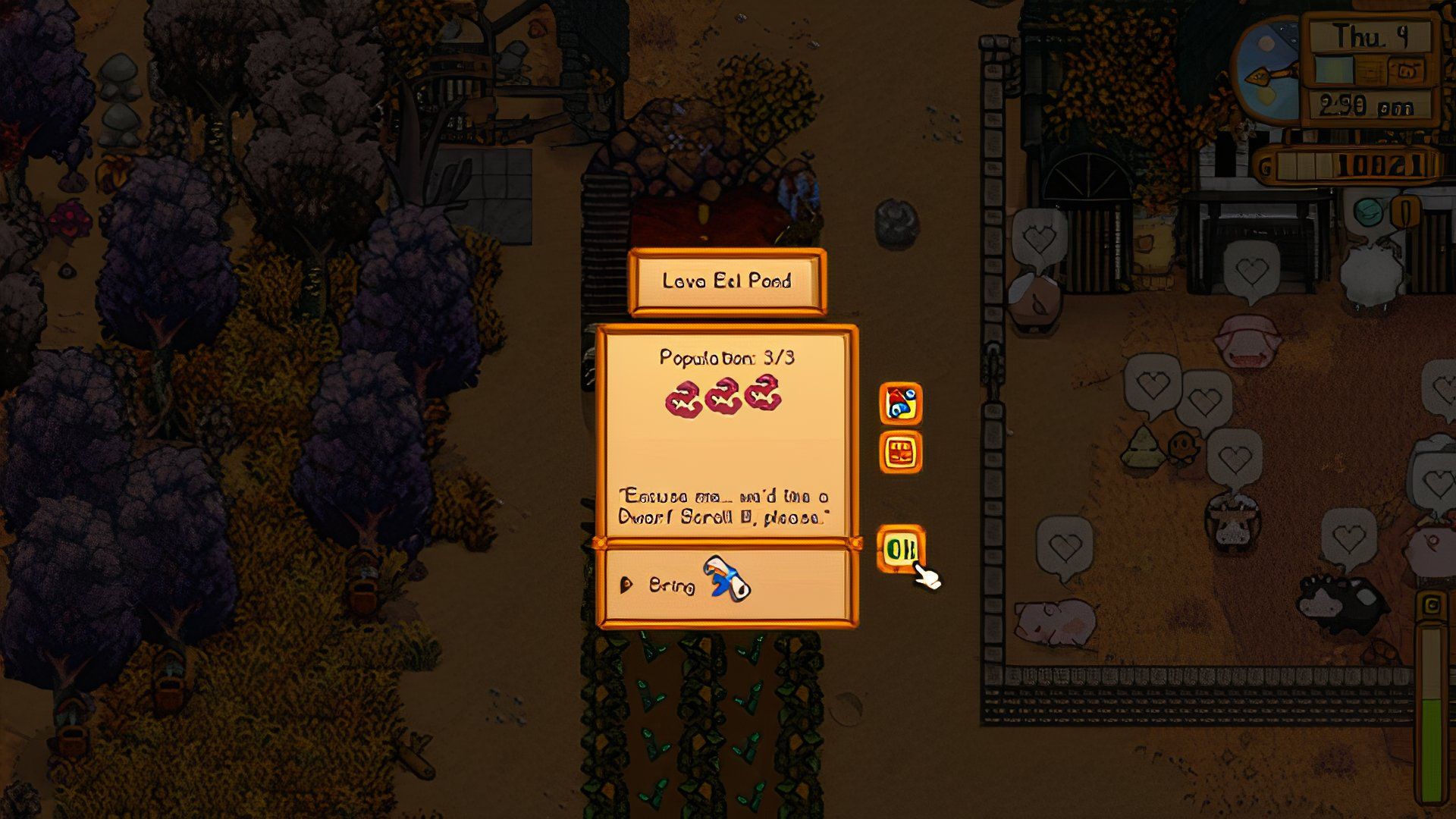Confirm with the OK button
Viewport: 1456px width, 819px height.
click(900, 548)
